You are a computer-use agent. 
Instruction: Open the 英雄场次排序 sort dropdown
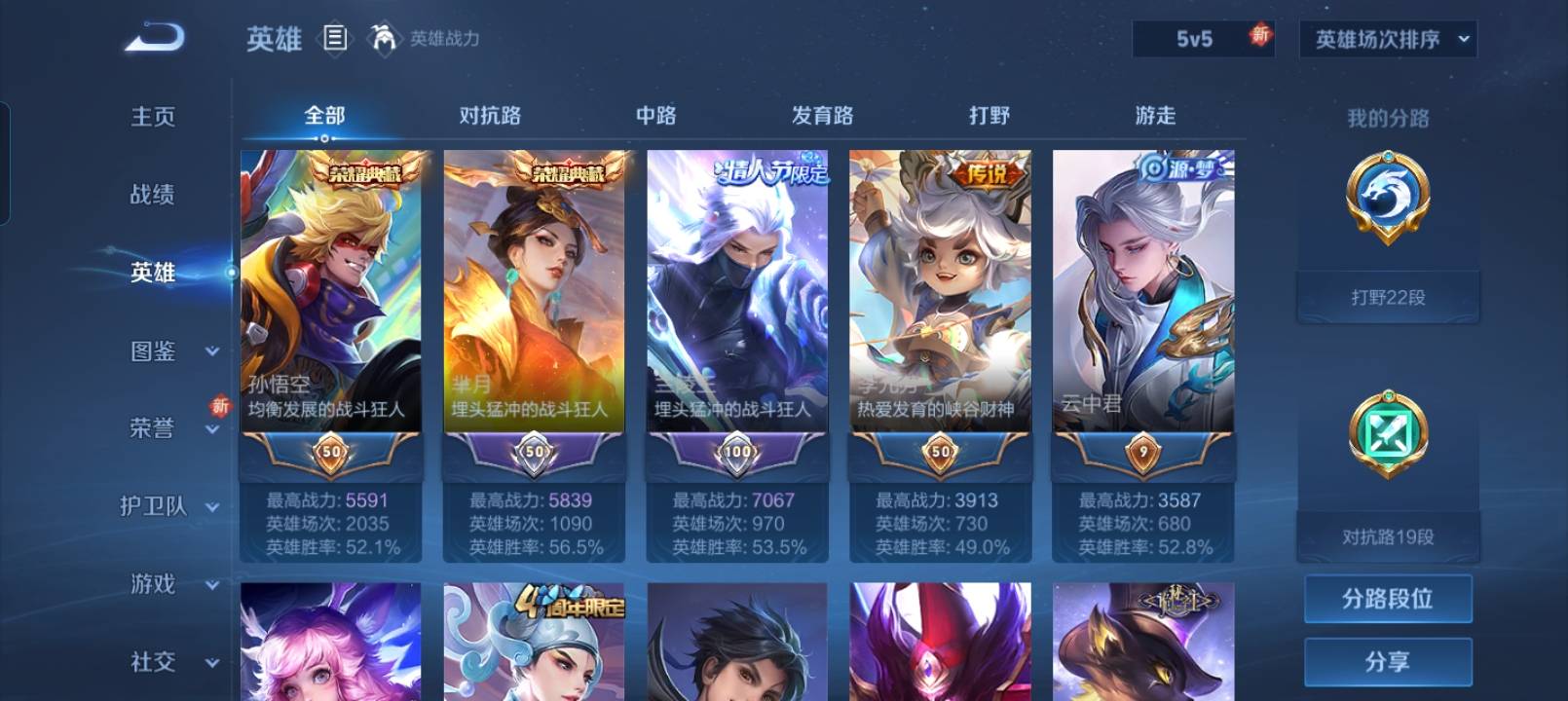1388,40
